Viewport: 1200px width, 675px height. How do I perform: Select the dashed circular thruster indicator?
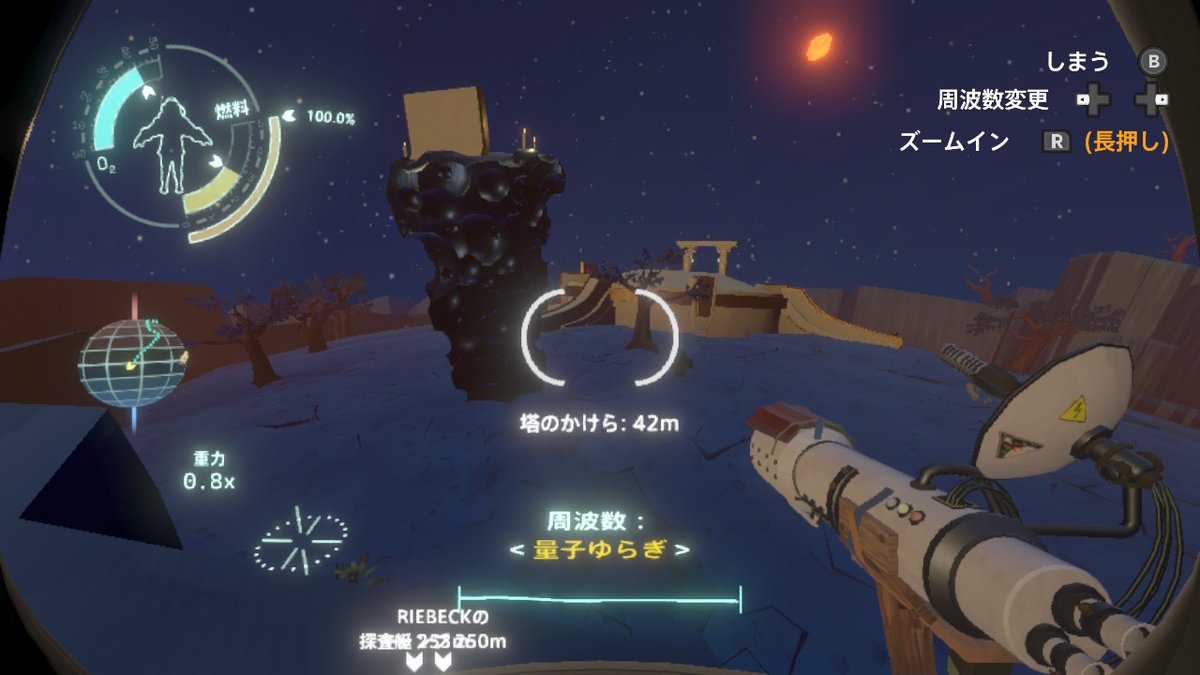[300, 541]
